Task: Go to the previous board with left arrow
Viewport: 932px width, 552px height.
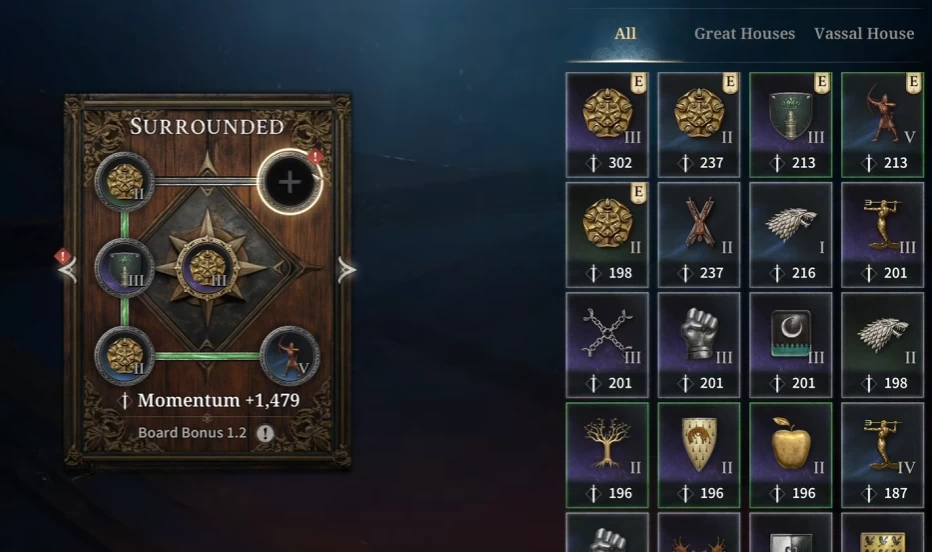Action: tap(69, 269)
